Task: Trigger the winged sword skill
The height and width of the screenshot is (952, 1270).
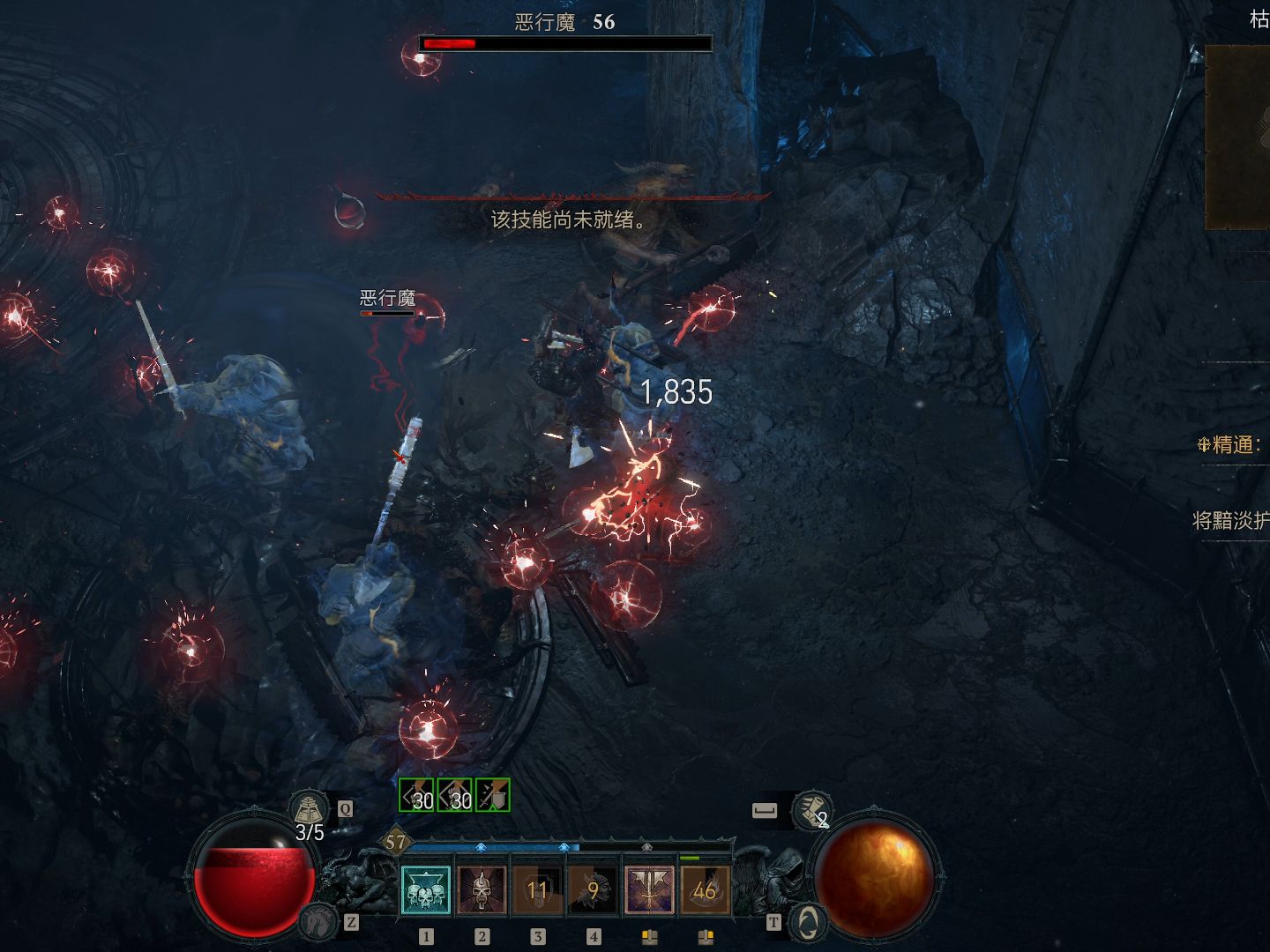Action: pos(649,889)
